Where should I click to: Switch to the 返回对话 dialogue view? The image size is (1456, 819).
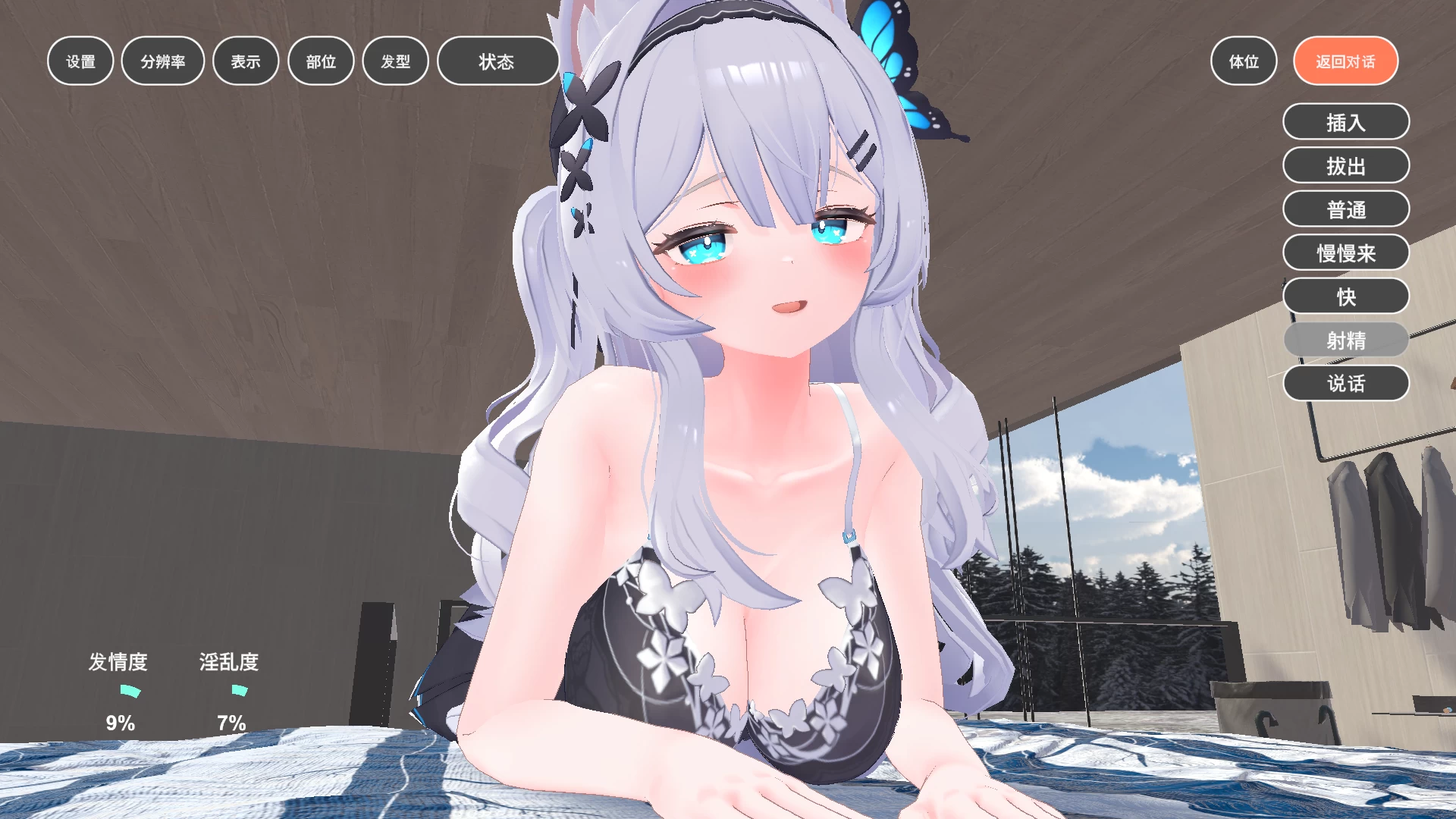tap(1345, 61)
